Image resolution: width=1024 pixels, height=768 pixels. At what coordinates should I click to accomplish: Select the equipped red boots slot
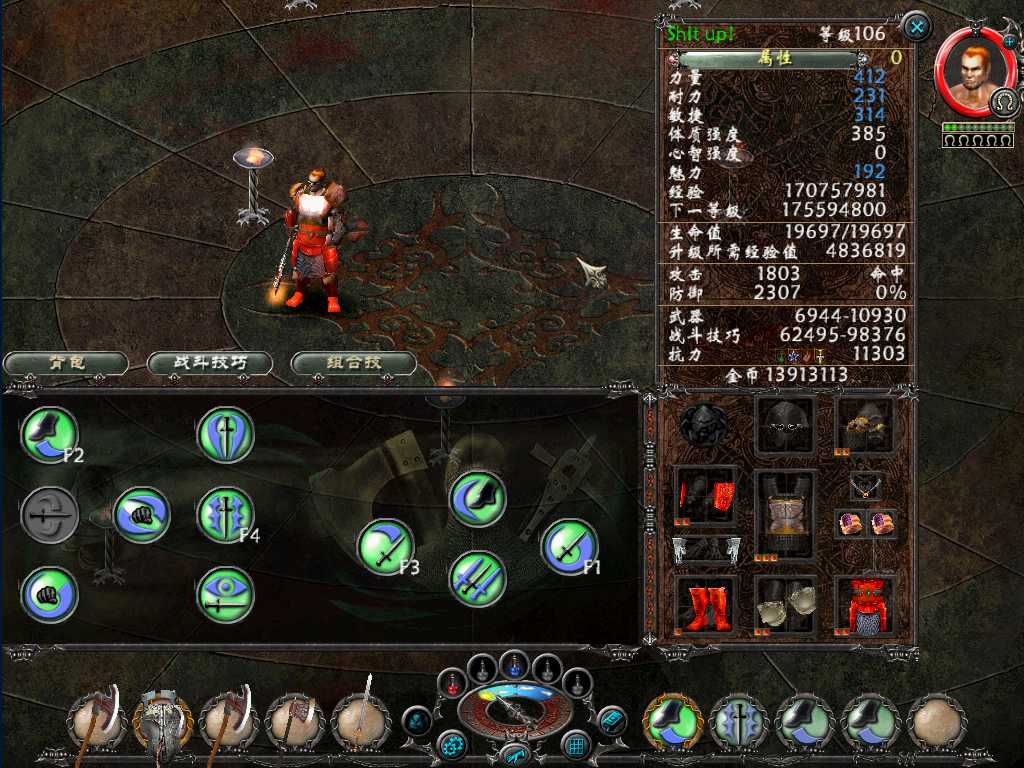click(705, 605)
